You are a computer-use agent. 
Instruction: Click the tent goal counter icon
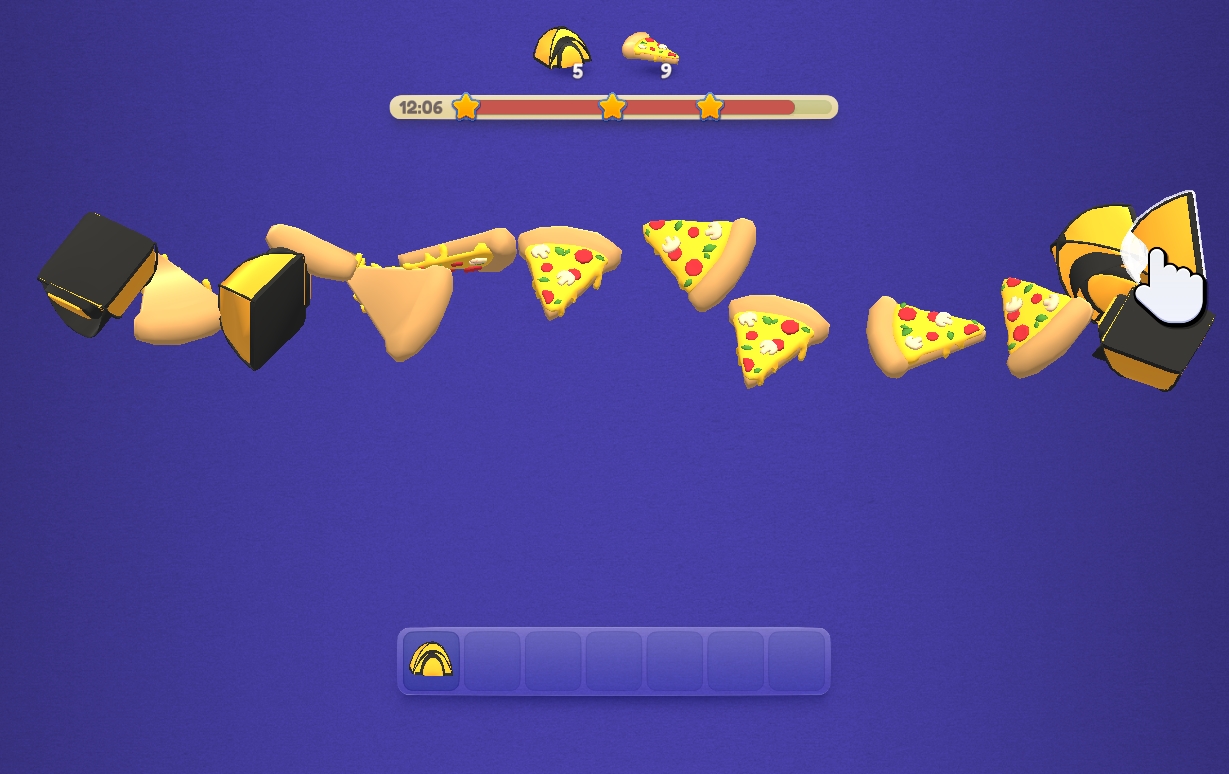point(559,49)
